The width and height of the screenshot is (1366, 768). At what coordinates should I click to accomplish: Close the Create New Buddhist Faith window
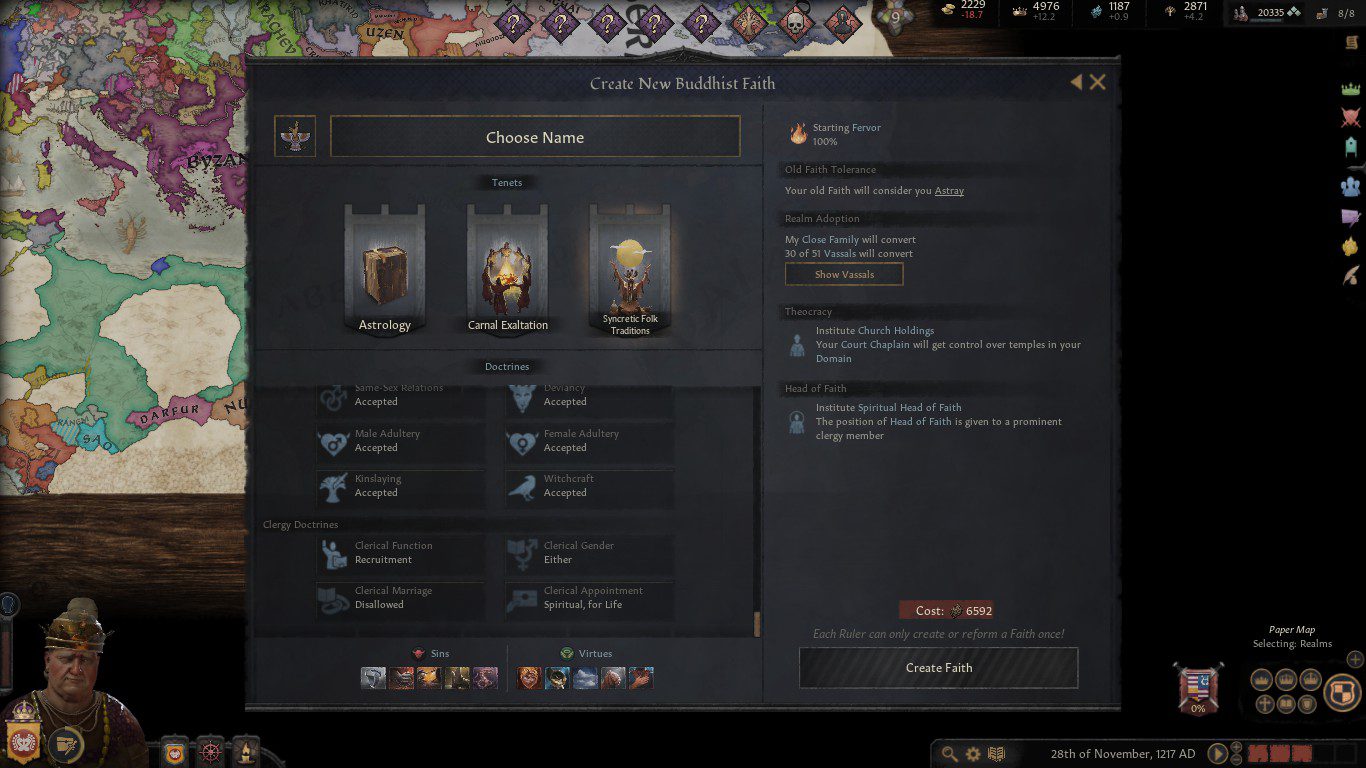(1098, 83)
